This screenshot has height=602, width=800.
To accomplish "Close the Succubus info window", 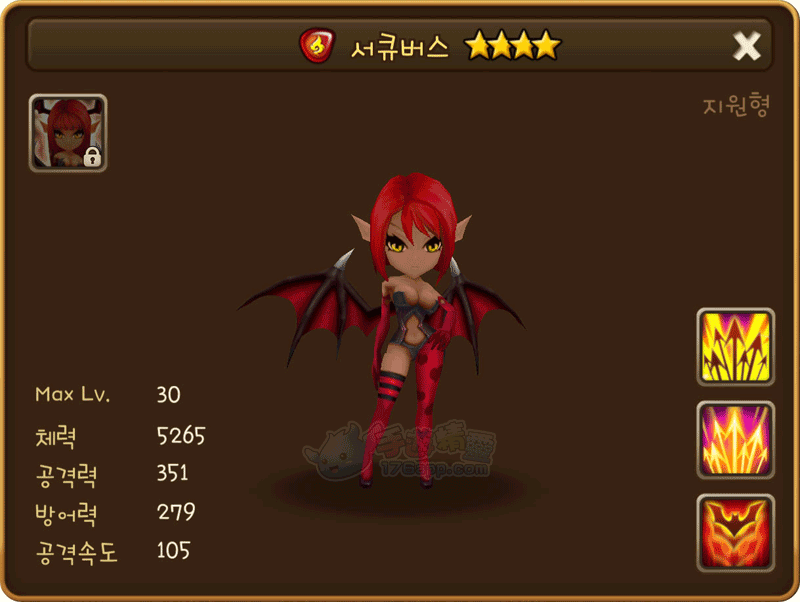I will pyautogui.click(x=747, y=45).
